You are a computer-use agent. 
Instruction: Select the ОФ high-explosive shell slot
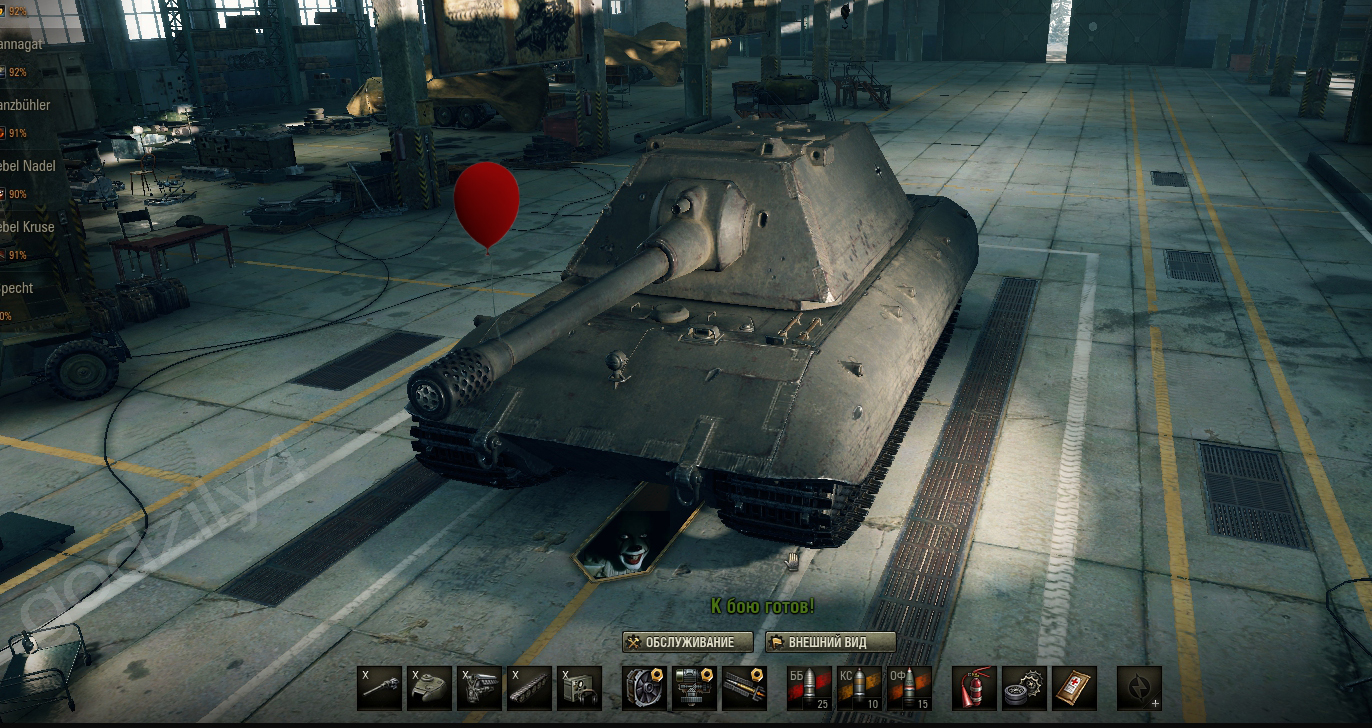point(909,688)
